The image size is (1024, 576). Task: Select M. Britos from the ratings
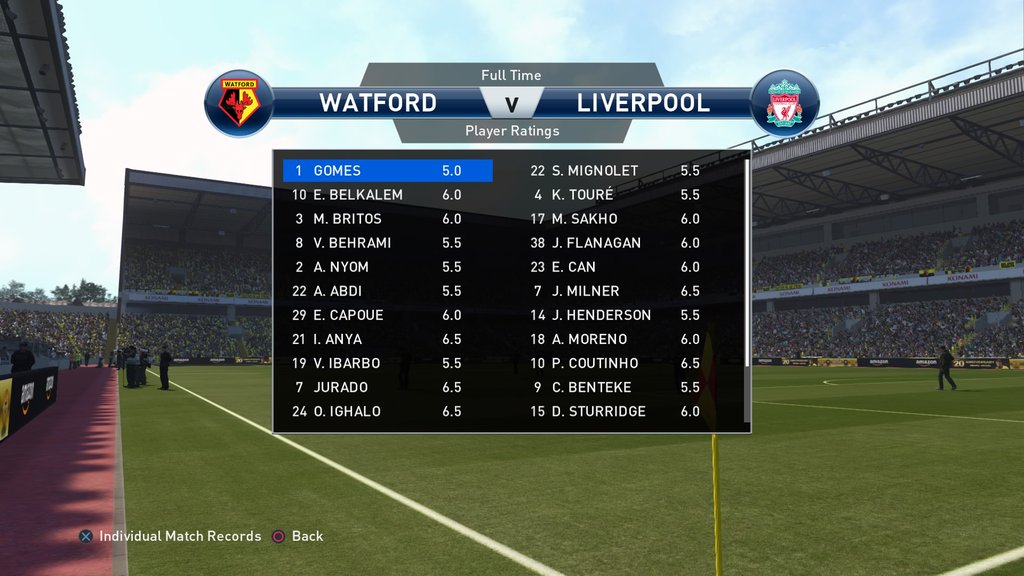tap(387, 219)
